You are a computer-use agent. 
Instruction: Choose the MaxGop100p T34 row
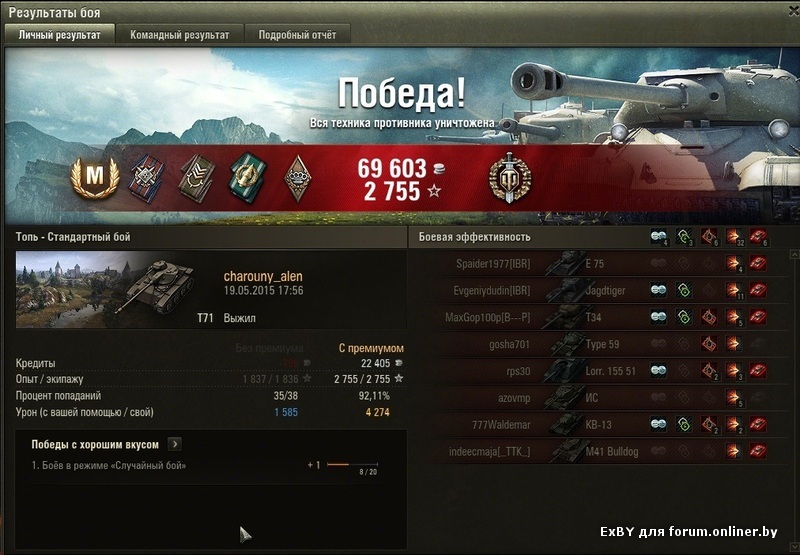click(x=600, y=317)
